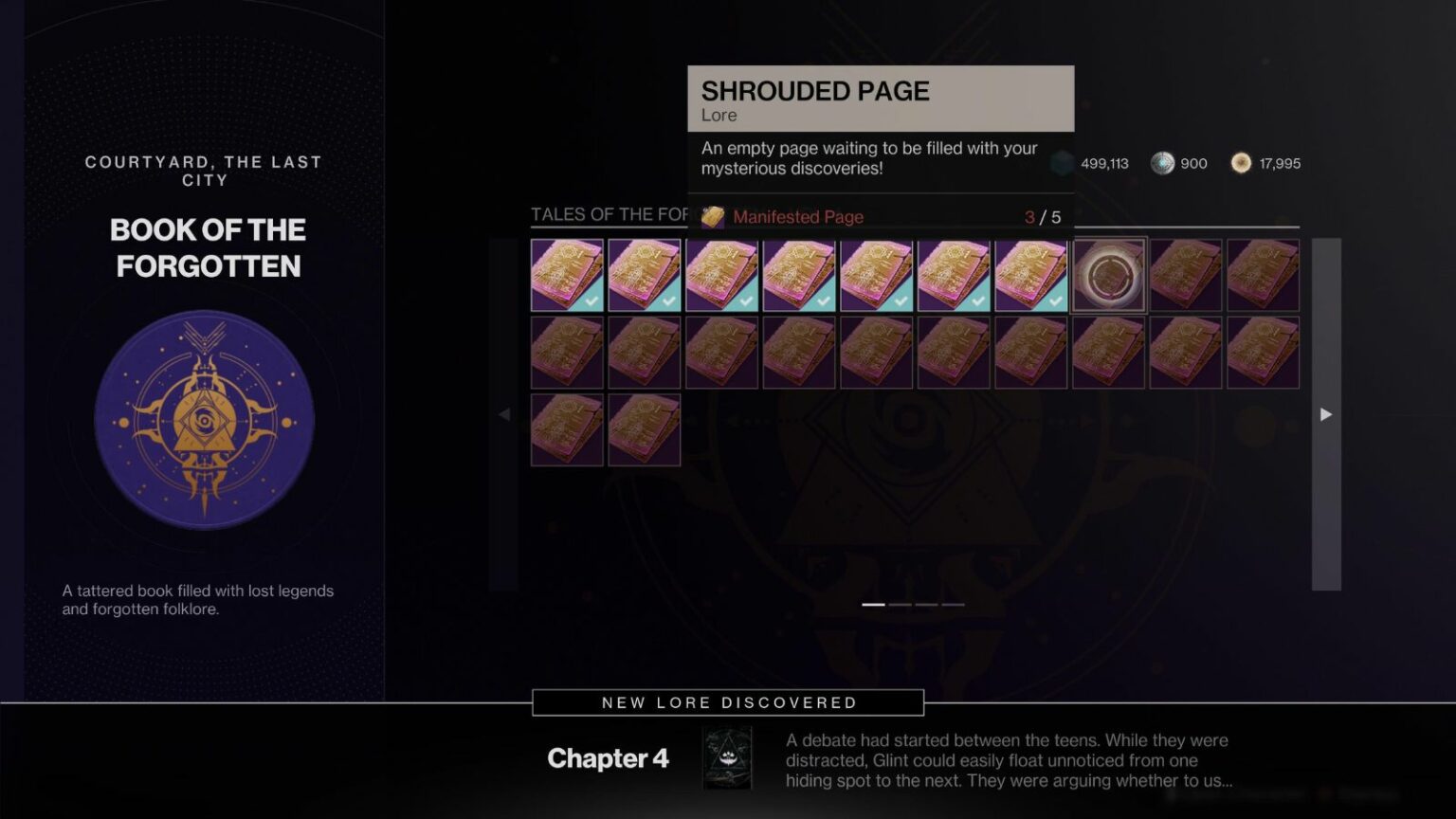Click the right navigation chevron

[1325, 414]
